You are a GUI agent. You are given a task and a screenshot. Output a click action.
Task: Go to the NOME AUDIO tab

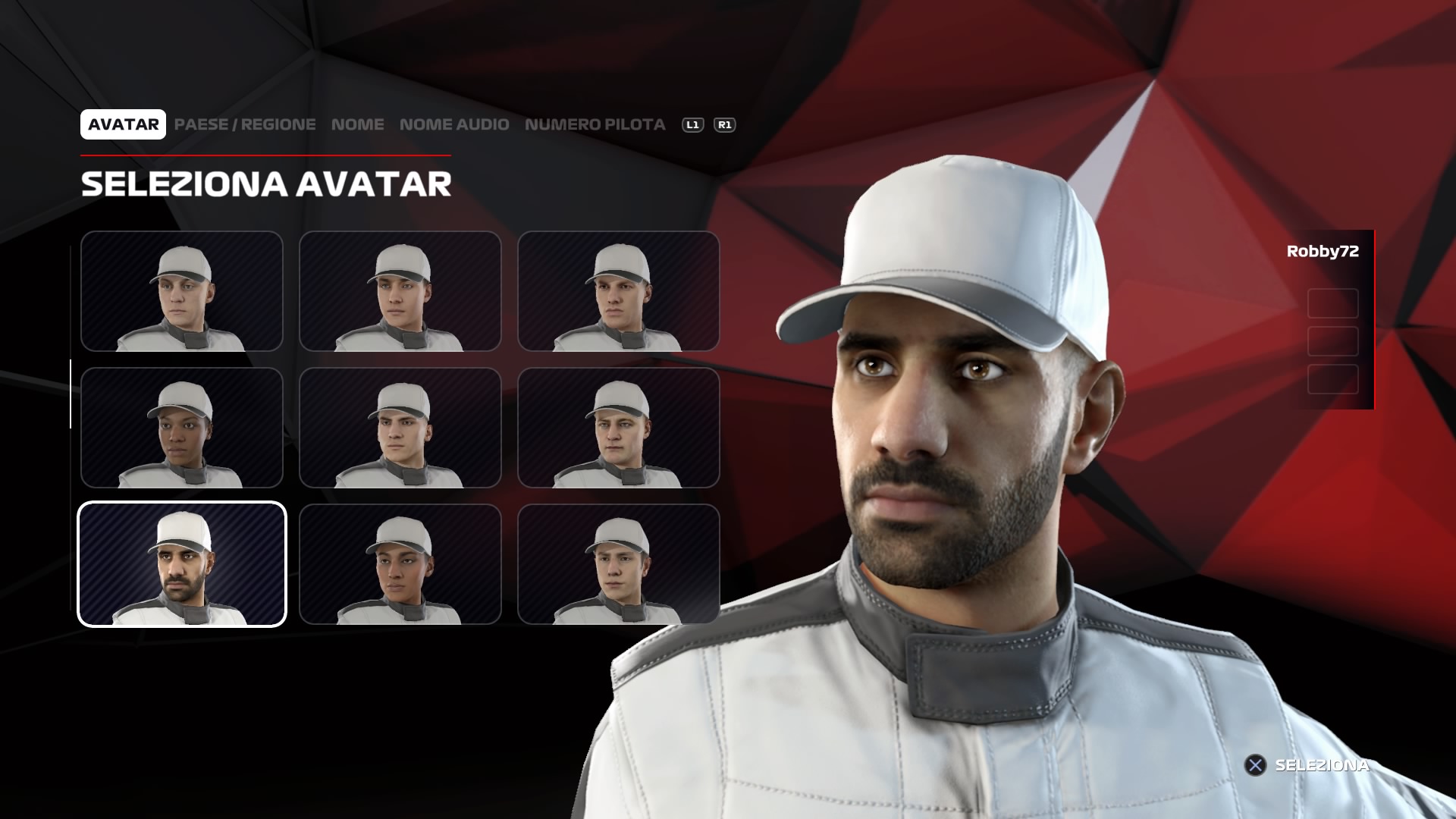pos(454,124)
